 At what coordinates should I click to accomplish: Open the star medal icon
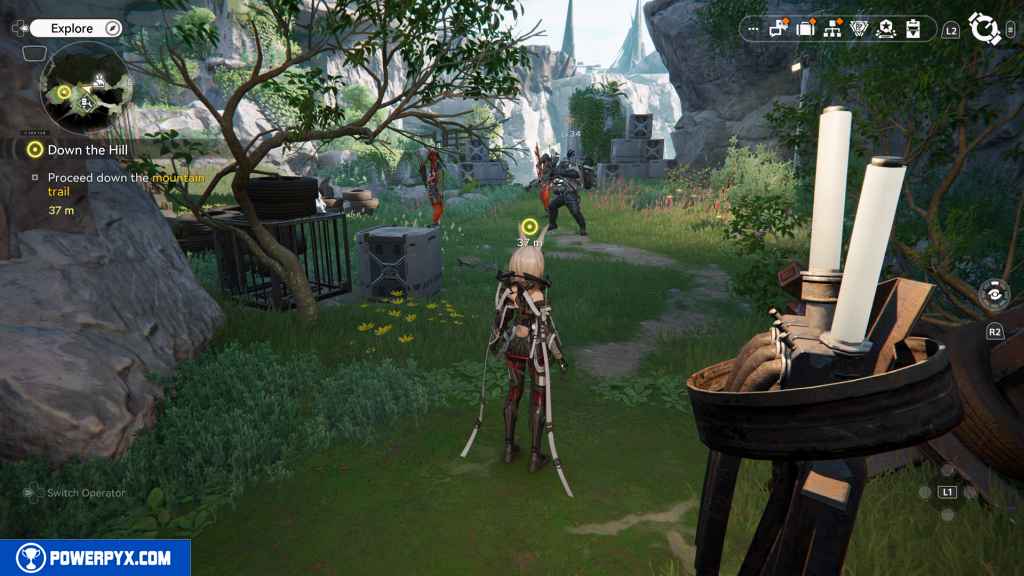[885, 29]
